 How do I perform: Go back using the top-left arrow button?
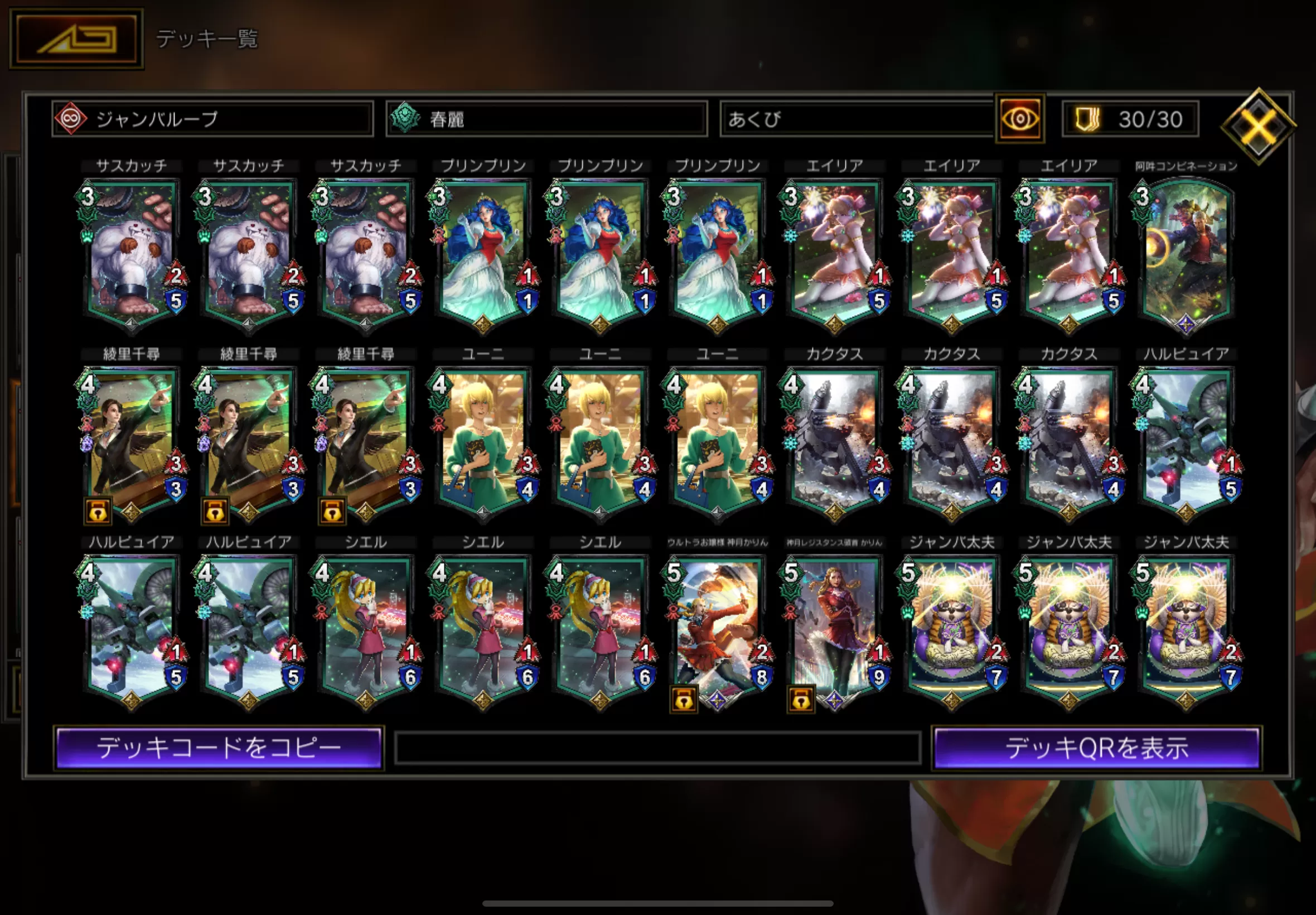77,39
